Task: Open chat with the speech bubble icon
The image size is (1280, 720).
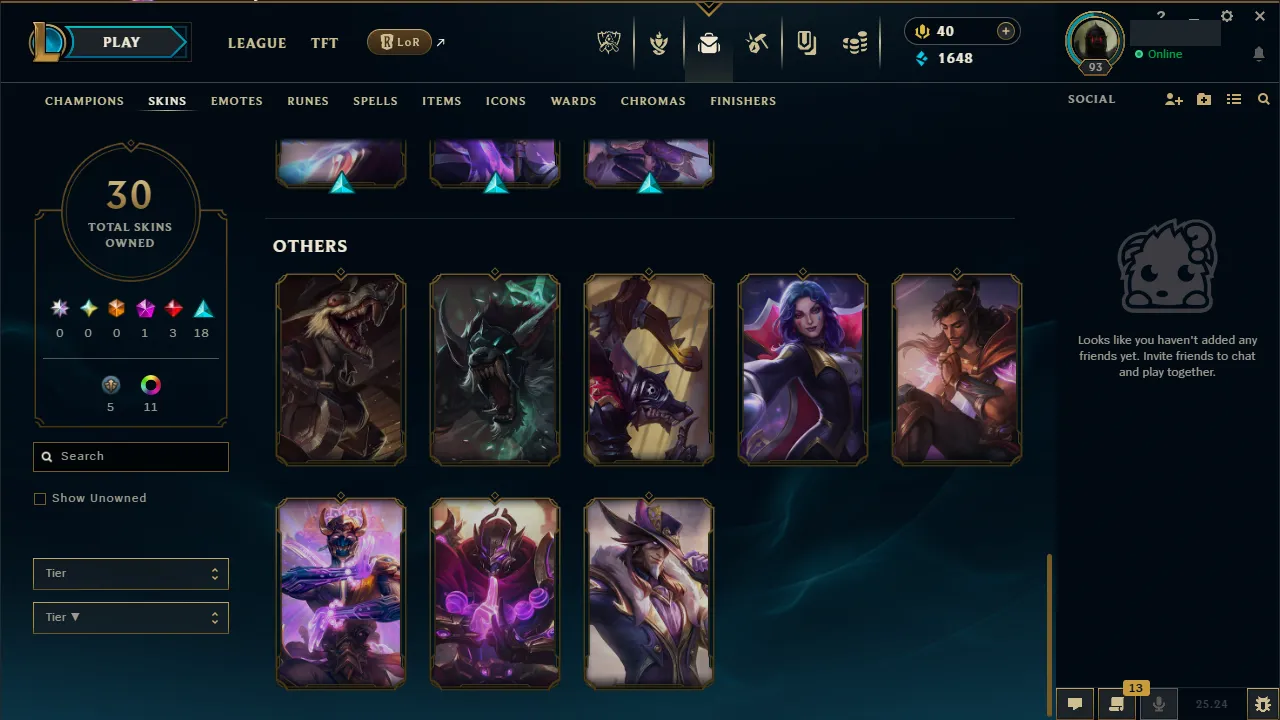Action: (1074, 703)
